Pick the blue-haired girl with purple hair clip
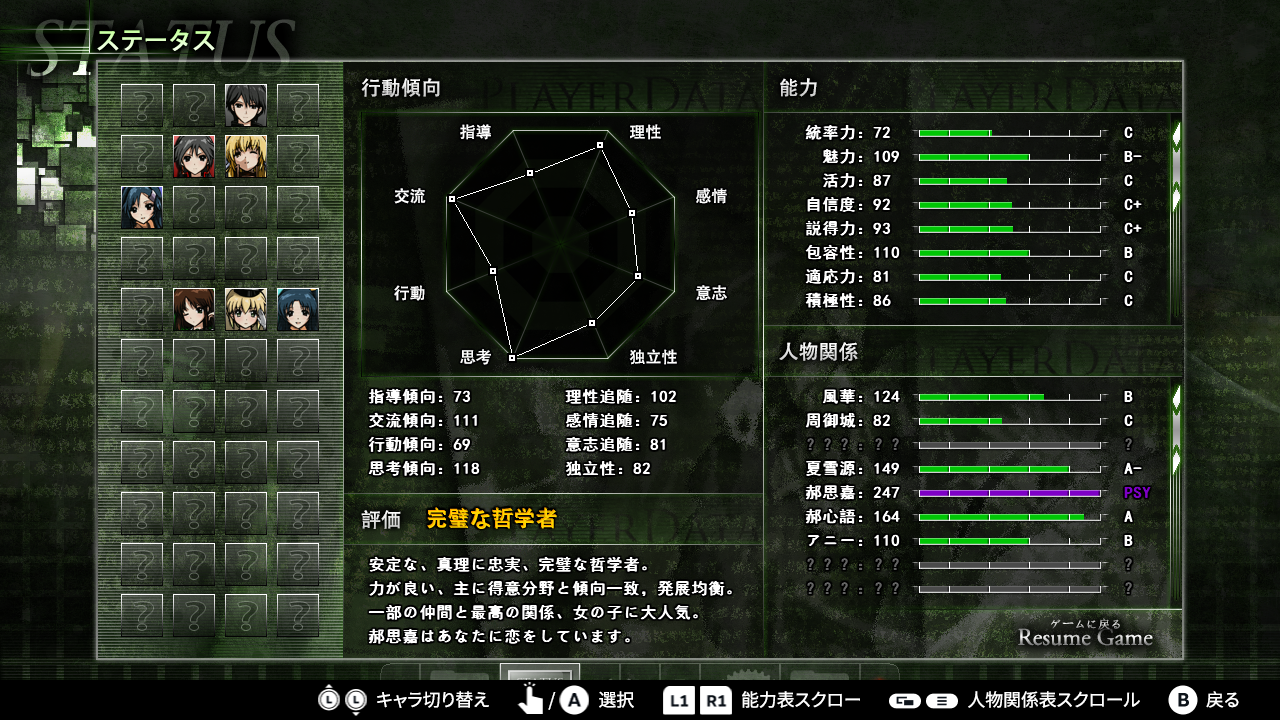The image size is (1280, 720). tap(142, 207)
